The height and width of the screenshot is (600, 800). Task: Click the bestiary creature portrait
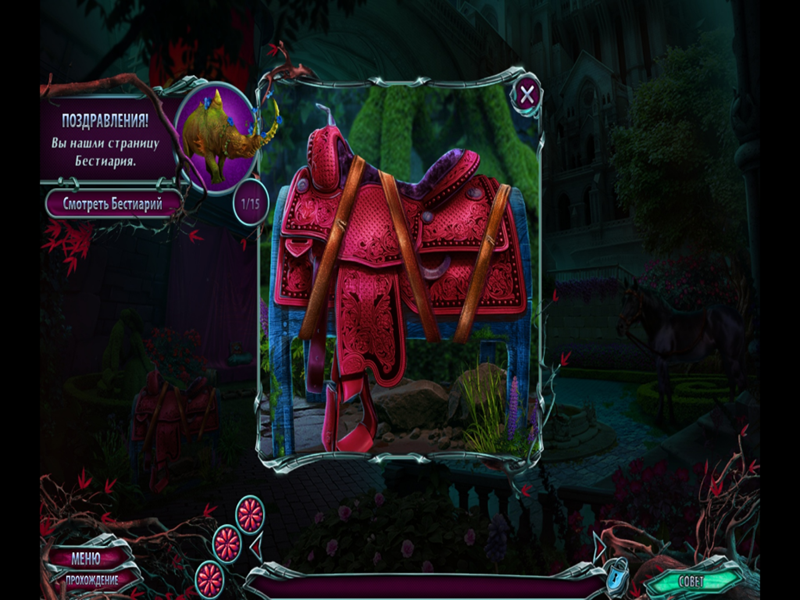click(x=221, y=138)
